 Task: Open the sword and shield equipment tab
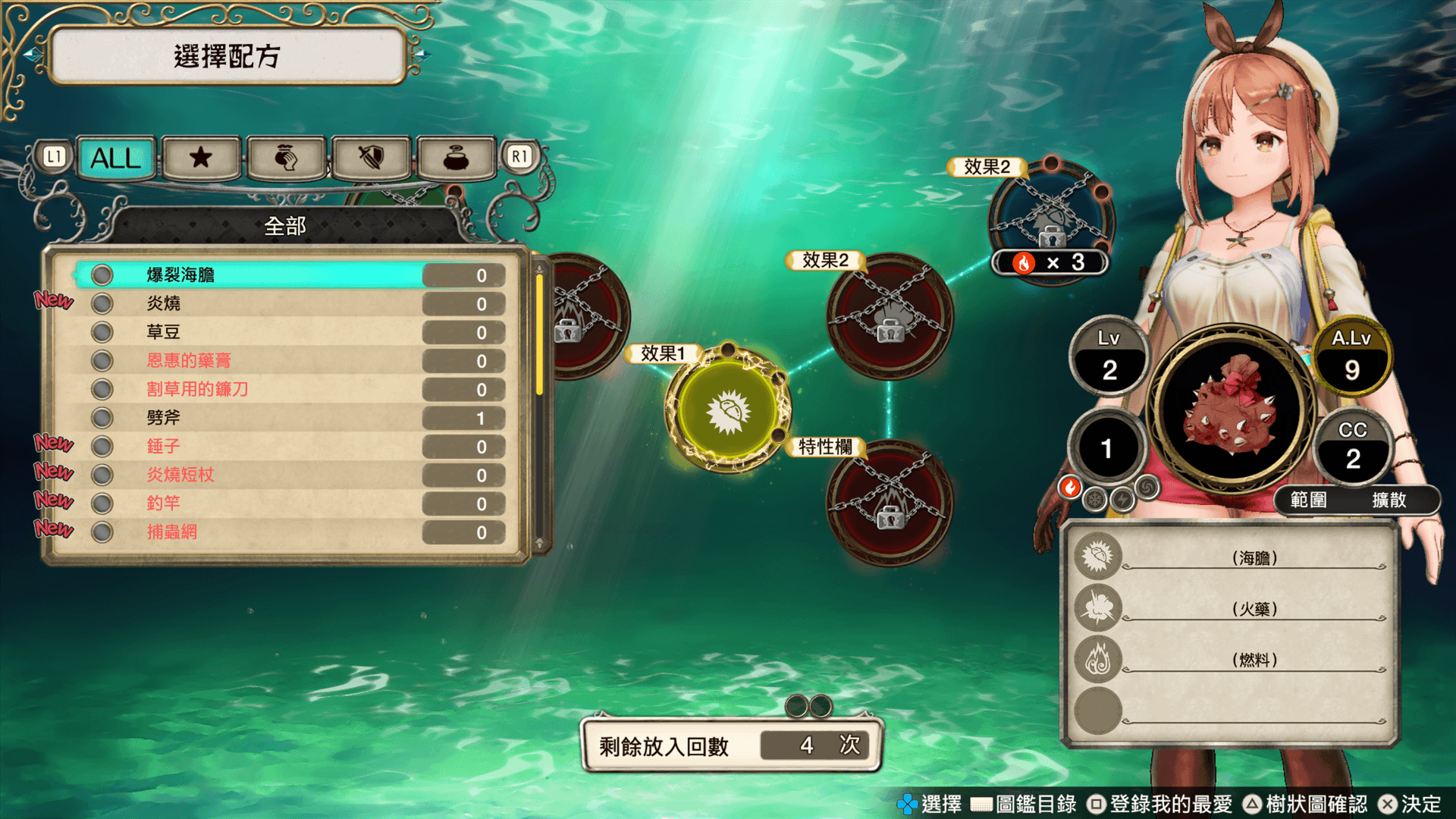371,158
